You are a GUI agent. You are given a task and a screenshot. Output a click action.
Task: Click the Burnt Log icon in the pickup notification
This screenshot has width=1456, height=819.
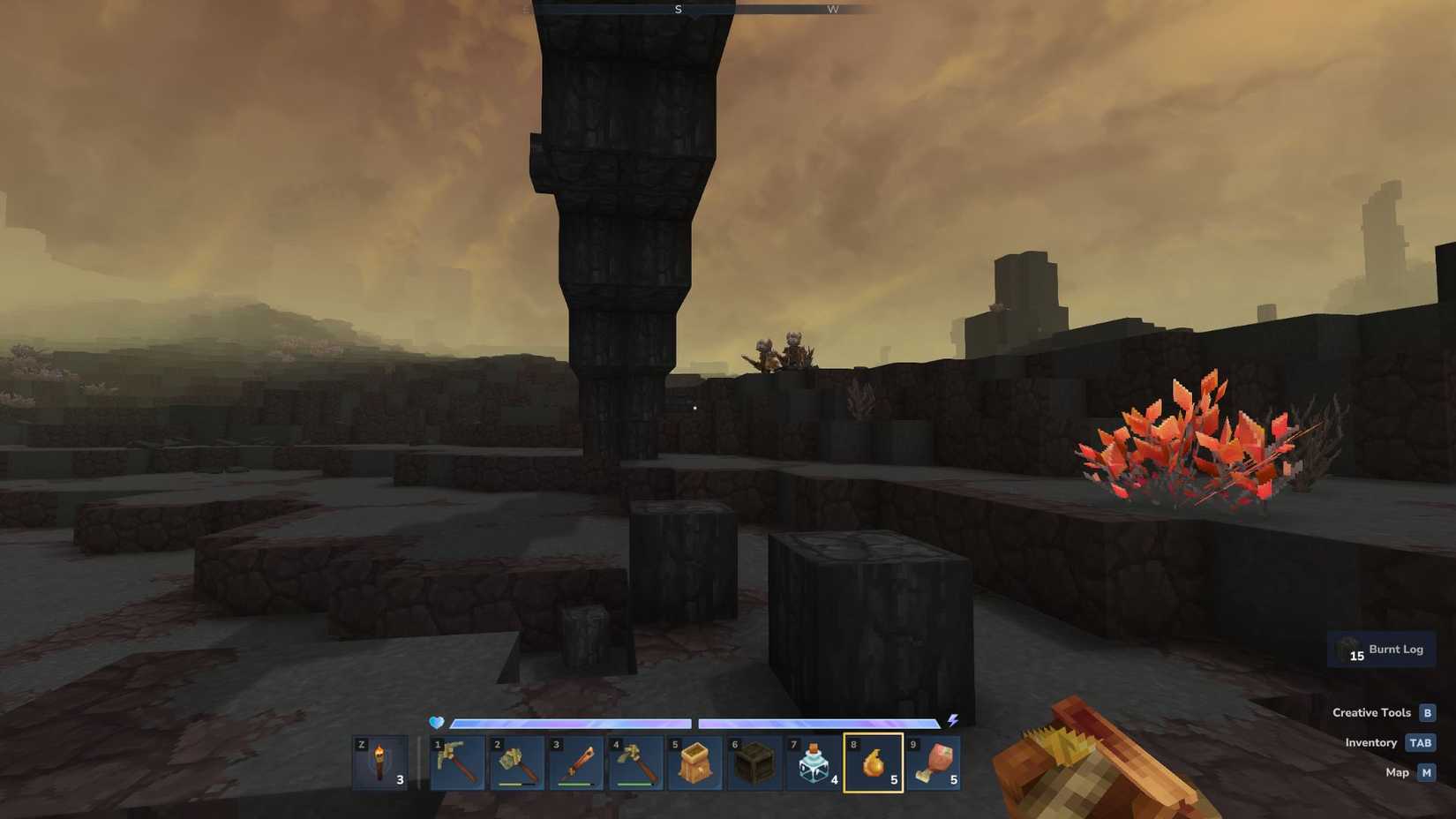click(x=1348, y=649)
